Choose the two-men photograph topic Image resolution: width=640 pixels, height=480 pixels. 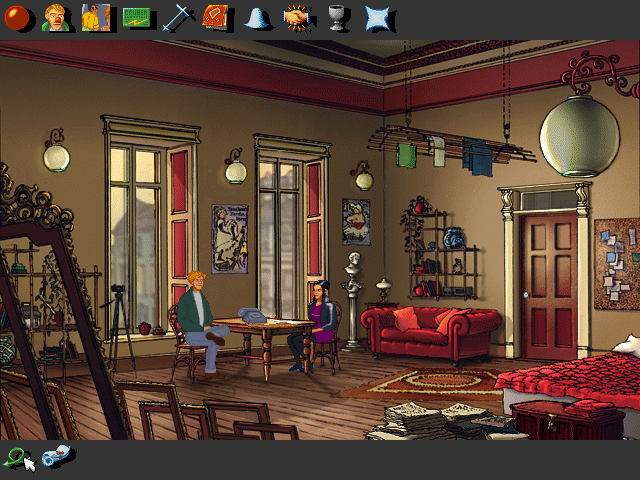(x=96, y=17)
